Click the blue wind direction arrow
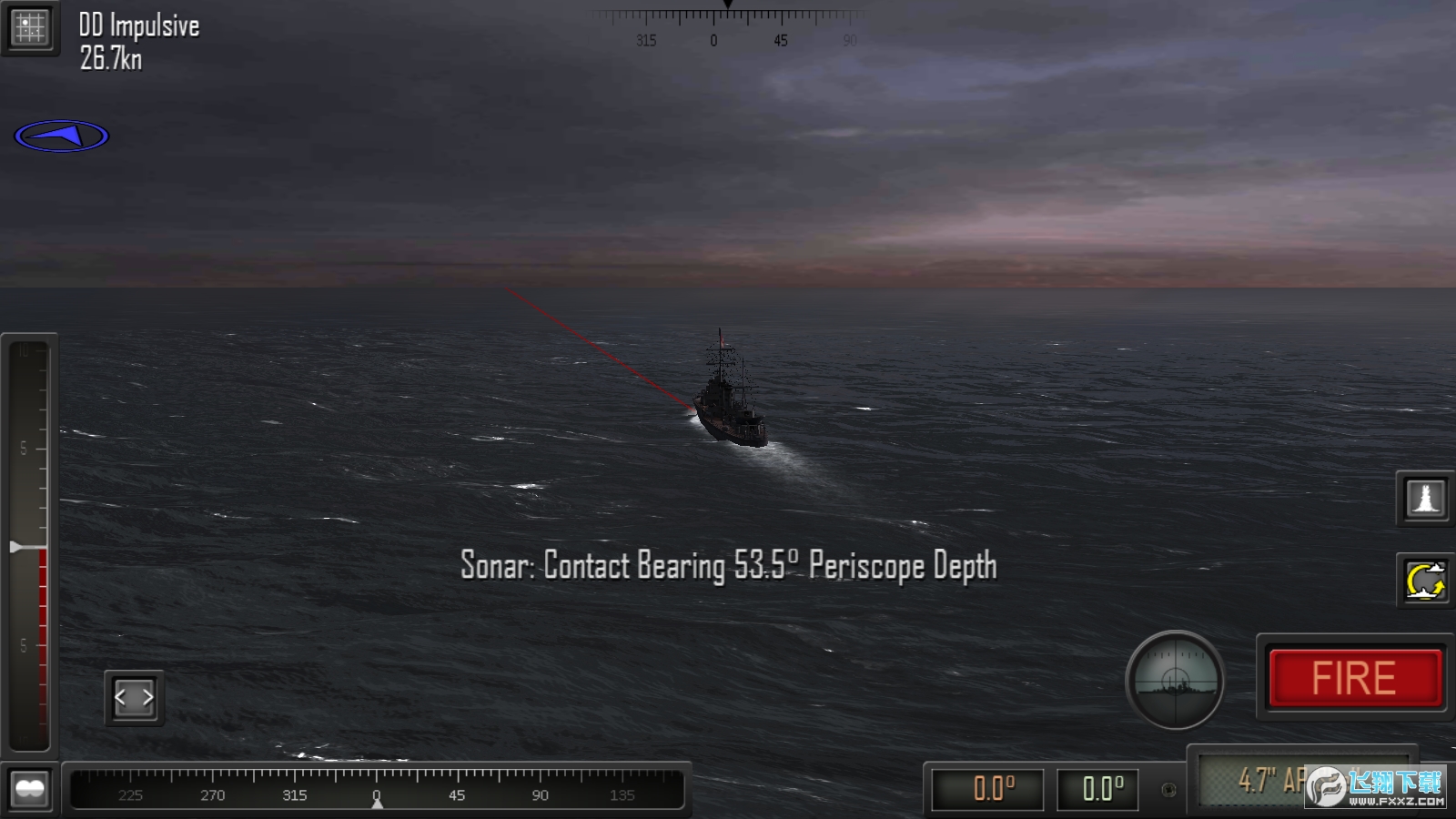 pyautogui.click(x=61, y=135)
